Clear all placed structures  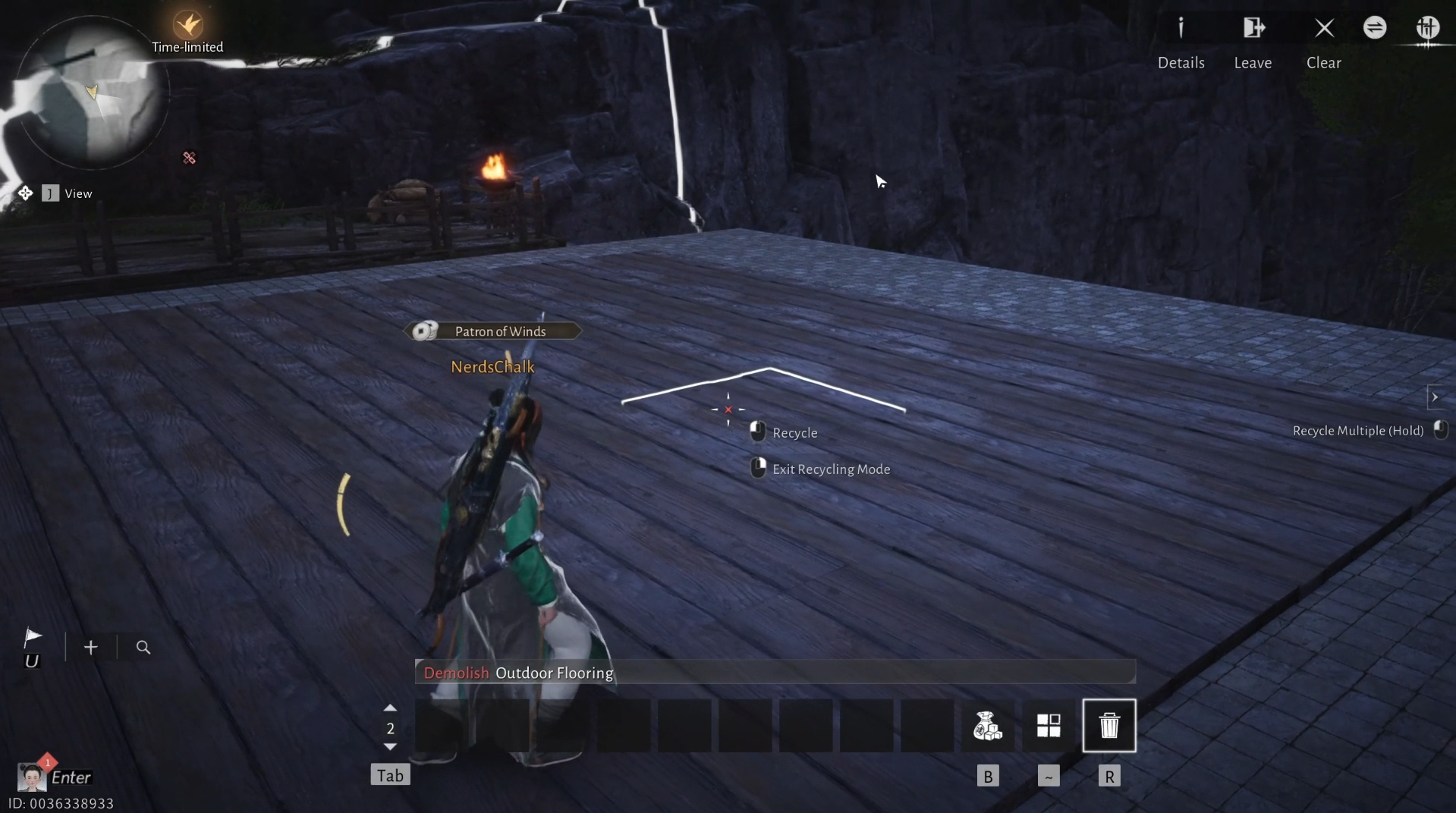(1324, 30)
